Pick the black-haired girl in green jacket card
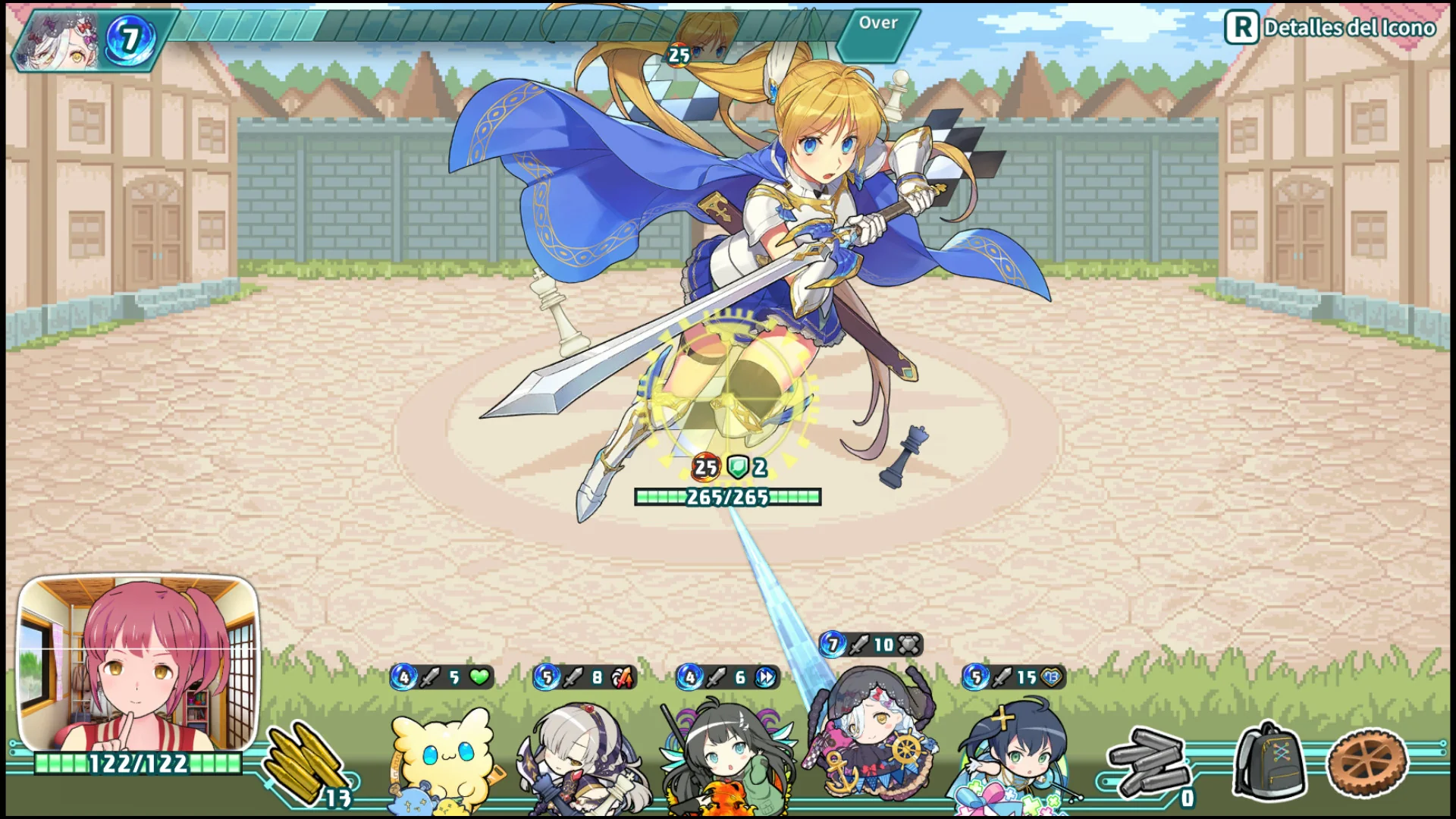Viewport: 1456px width, 819px height. click(728, 758)
